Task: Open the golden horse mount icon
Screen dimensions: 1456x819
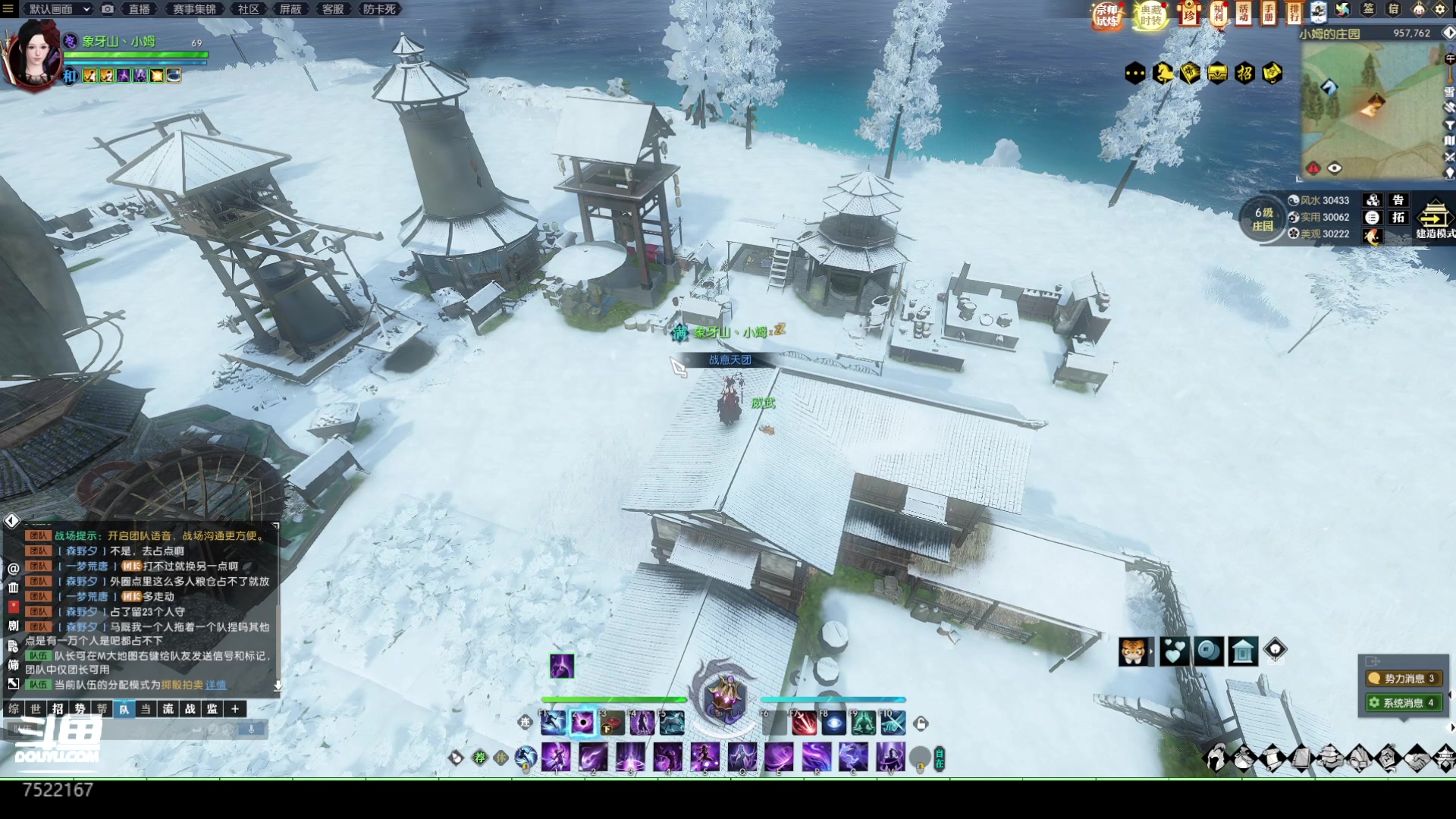Action: click(1163, 74)
